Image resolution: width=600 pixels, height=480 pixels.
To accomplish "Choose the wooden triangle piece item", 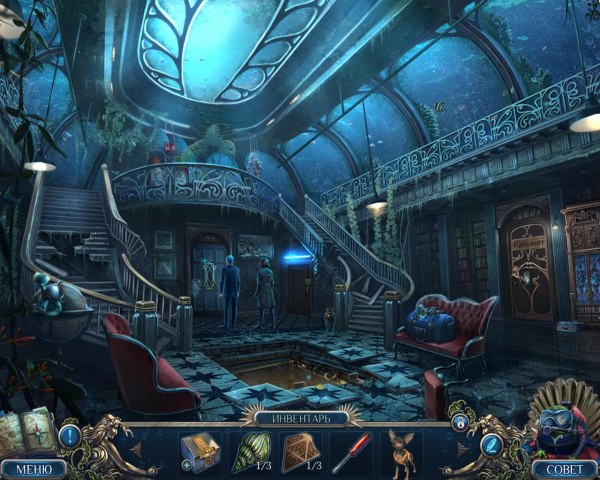I will pos(299,448).
